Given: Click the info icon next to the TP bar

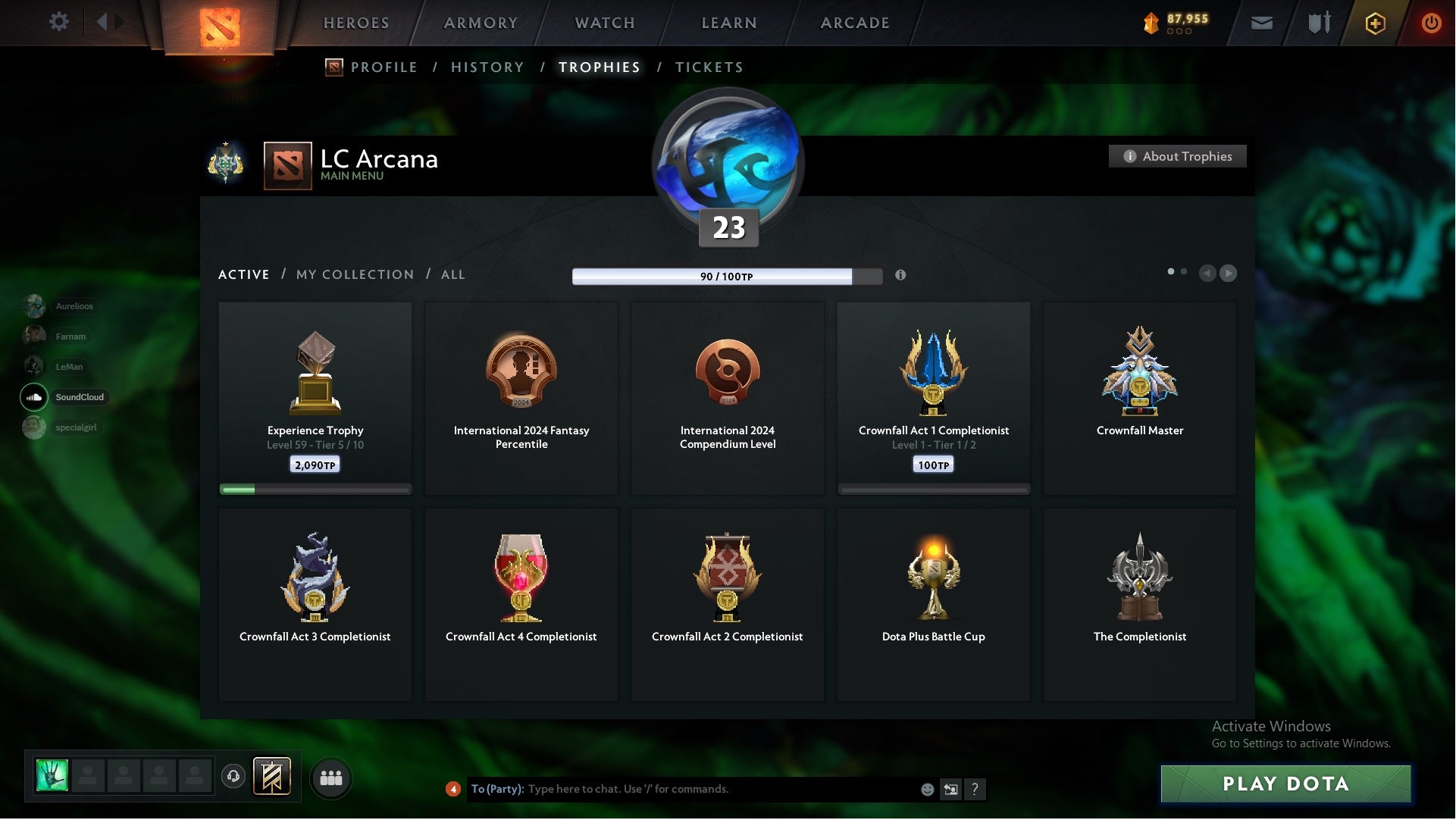Looking at the screenshot, I should pyautogui.click(x=902, y=276).
